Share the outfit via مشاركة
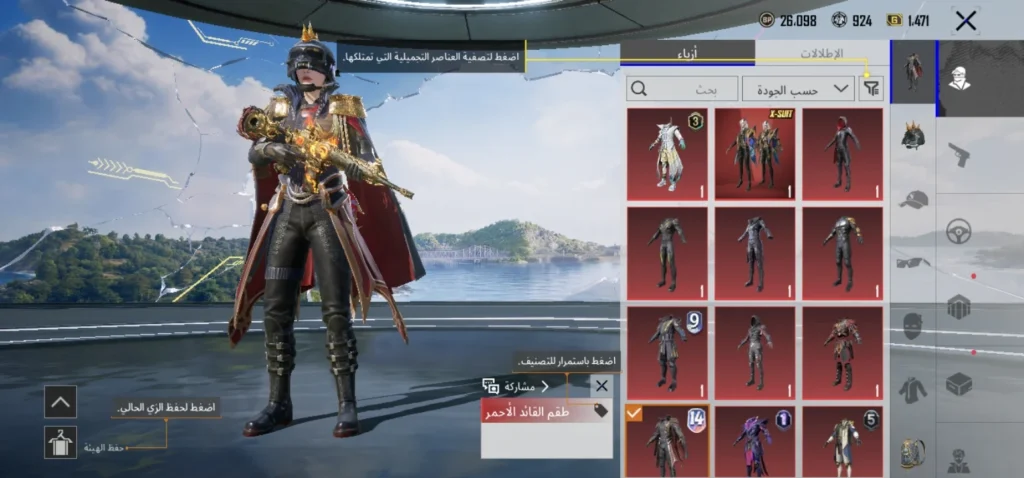This screenshot has height=478, width=1024. tap(516, 386)
